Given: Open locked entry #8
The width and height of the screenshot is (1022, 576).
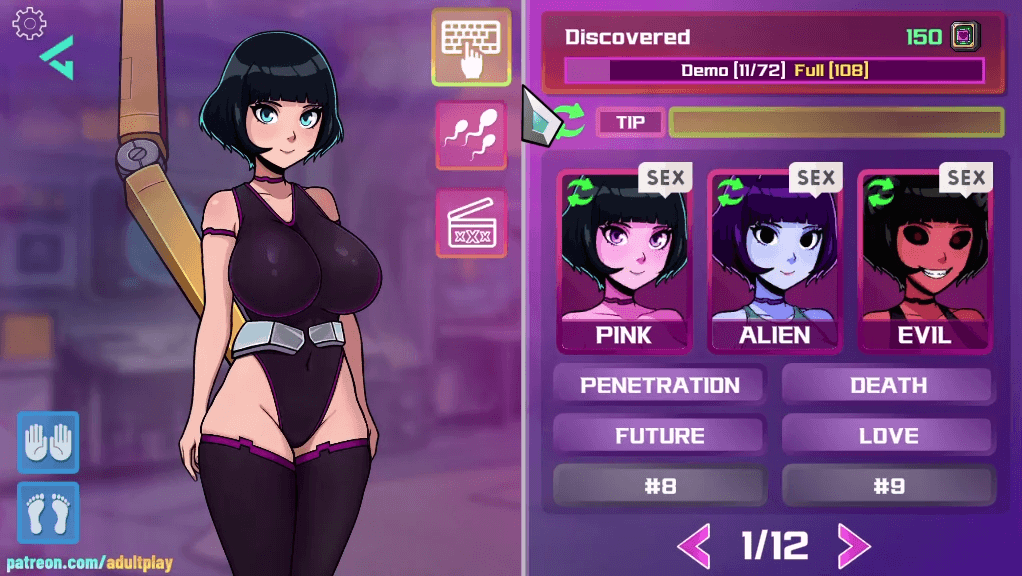Looking at the screenshot, I should click(x=660, y=486).
